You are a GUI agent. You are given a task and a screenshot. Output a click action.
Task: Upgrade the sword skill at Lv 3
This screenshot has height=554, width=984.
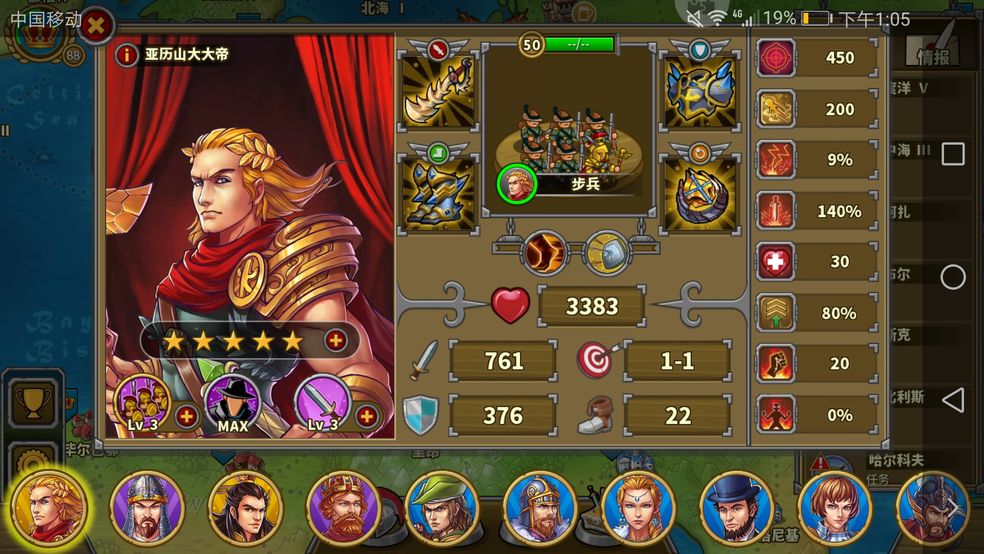tap(367, 416)
